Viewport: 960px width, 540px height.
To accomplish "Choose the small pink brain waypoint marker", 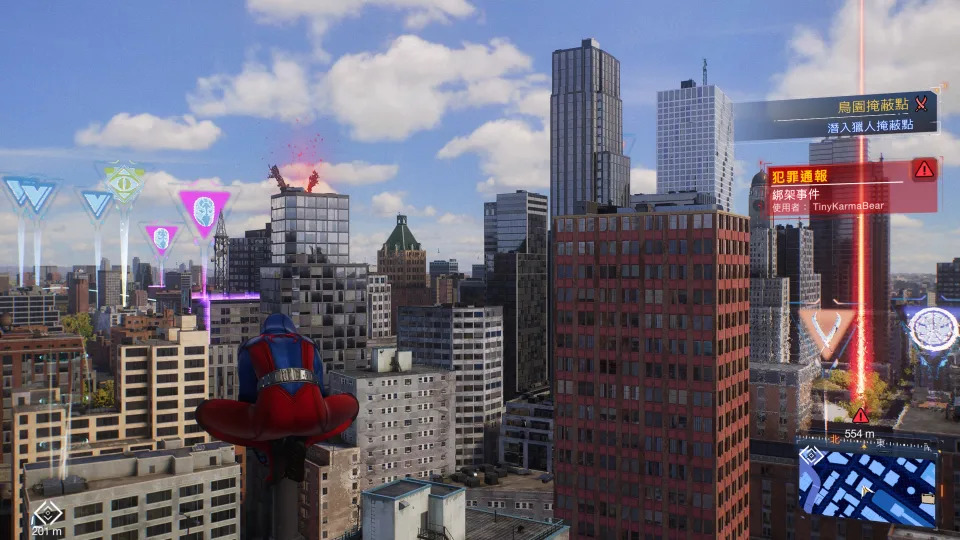I will coord(160,238).
